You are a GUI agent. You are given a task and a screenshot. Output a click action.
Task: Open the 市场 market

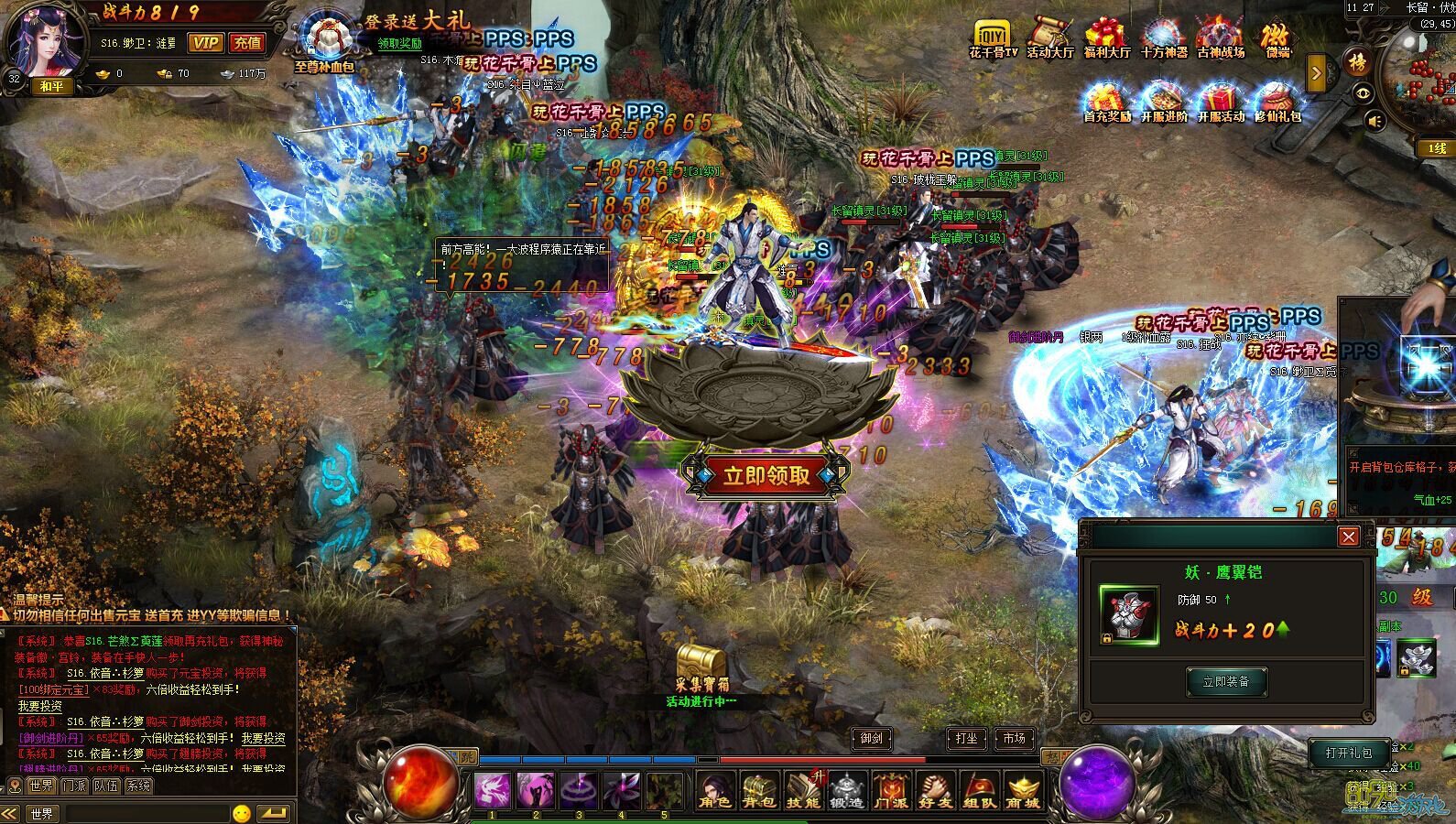click(1014, 738)
